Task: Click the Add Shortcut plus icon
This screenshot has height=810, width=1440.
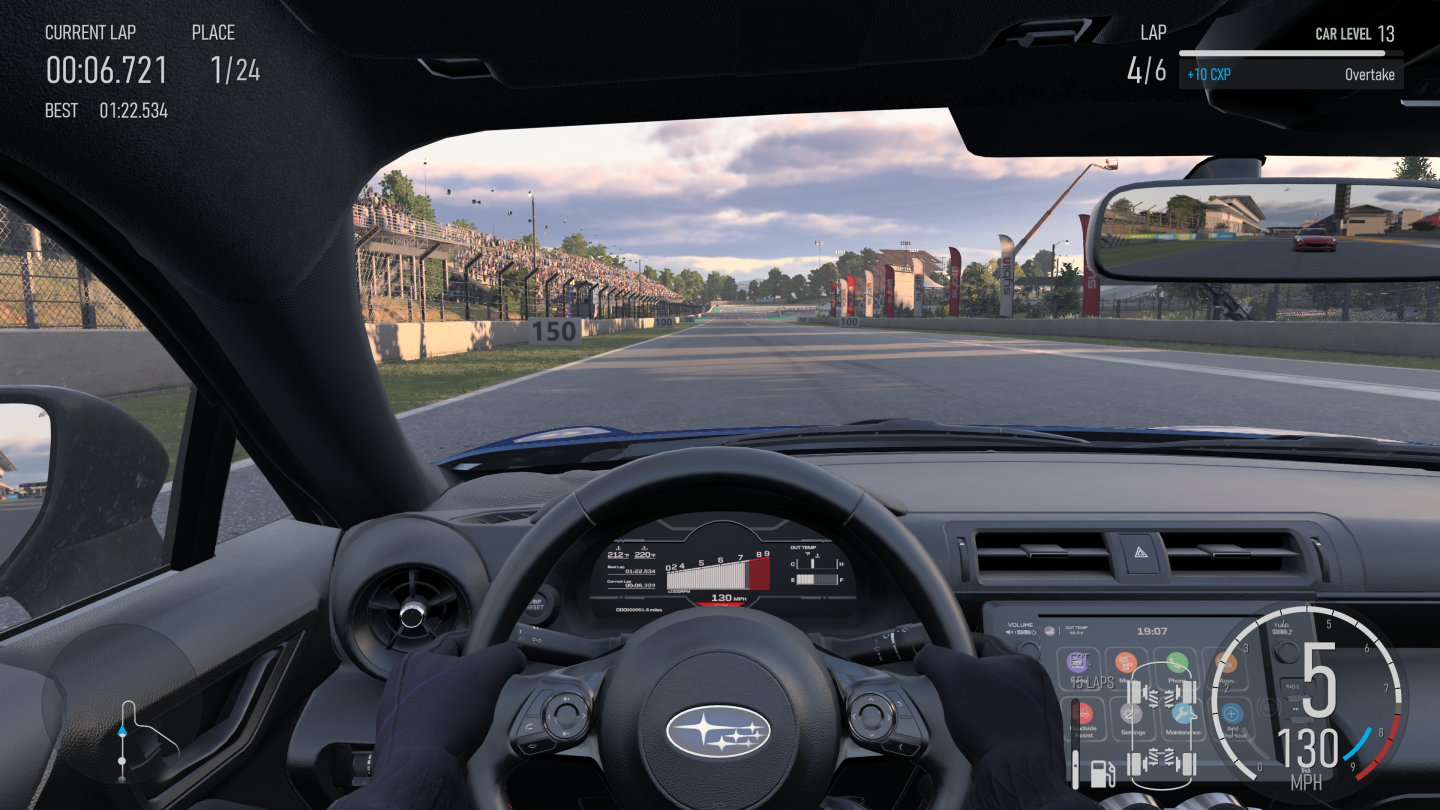Action: pyautogui.click(x=1231, y=713)
